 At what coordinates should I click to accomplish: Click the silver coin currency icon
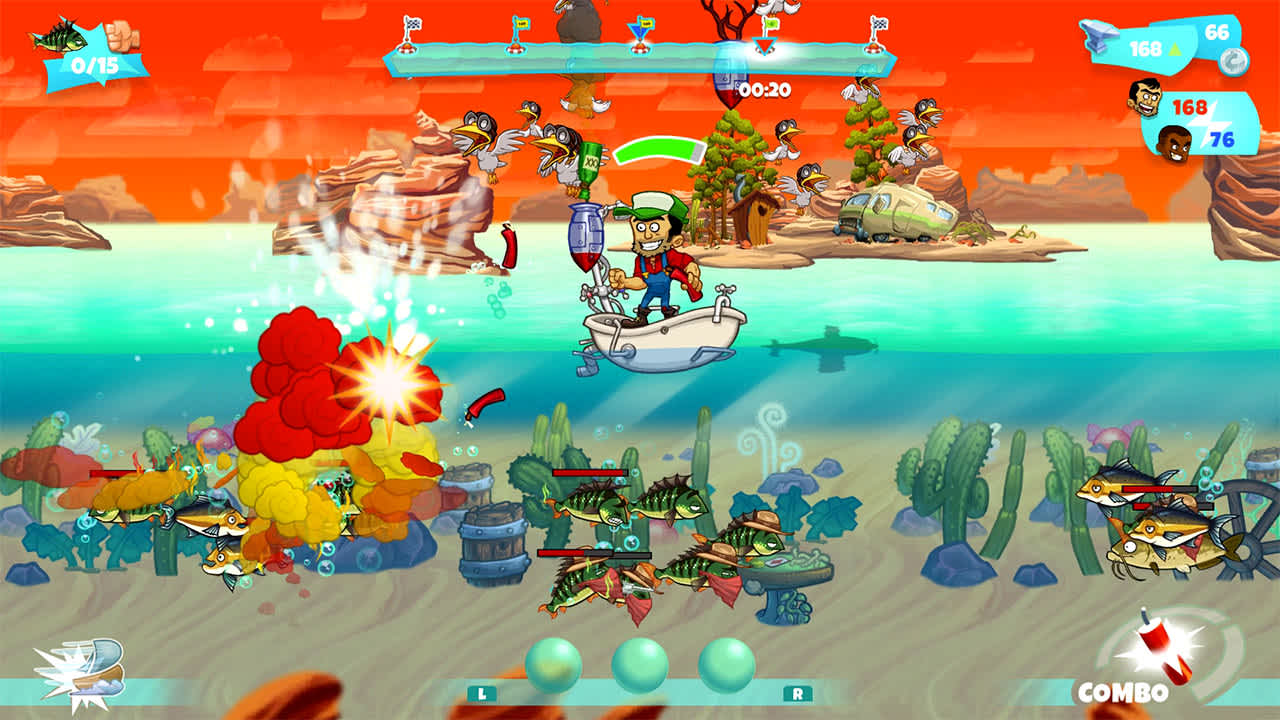point(1234,61)
